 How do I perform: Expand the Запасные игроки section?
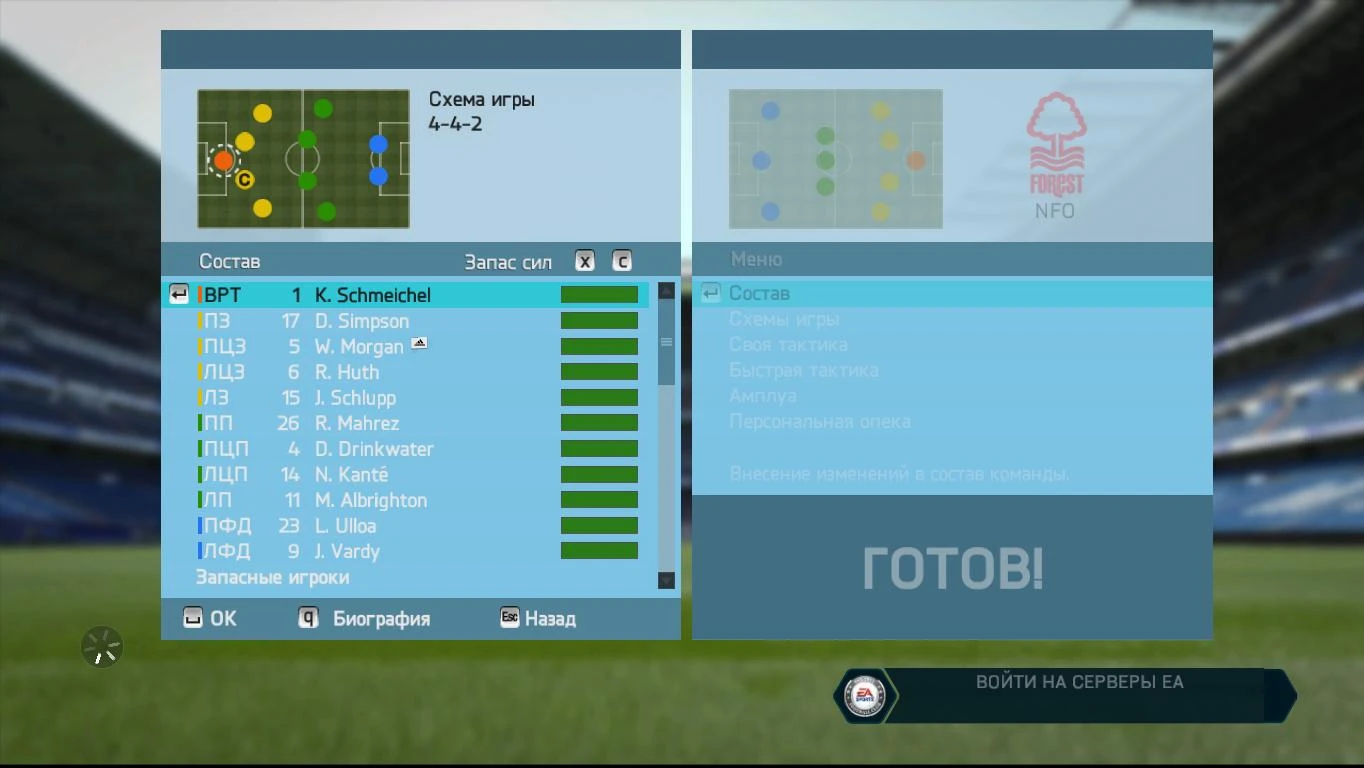pyautogui.click(x=273, y=577)
